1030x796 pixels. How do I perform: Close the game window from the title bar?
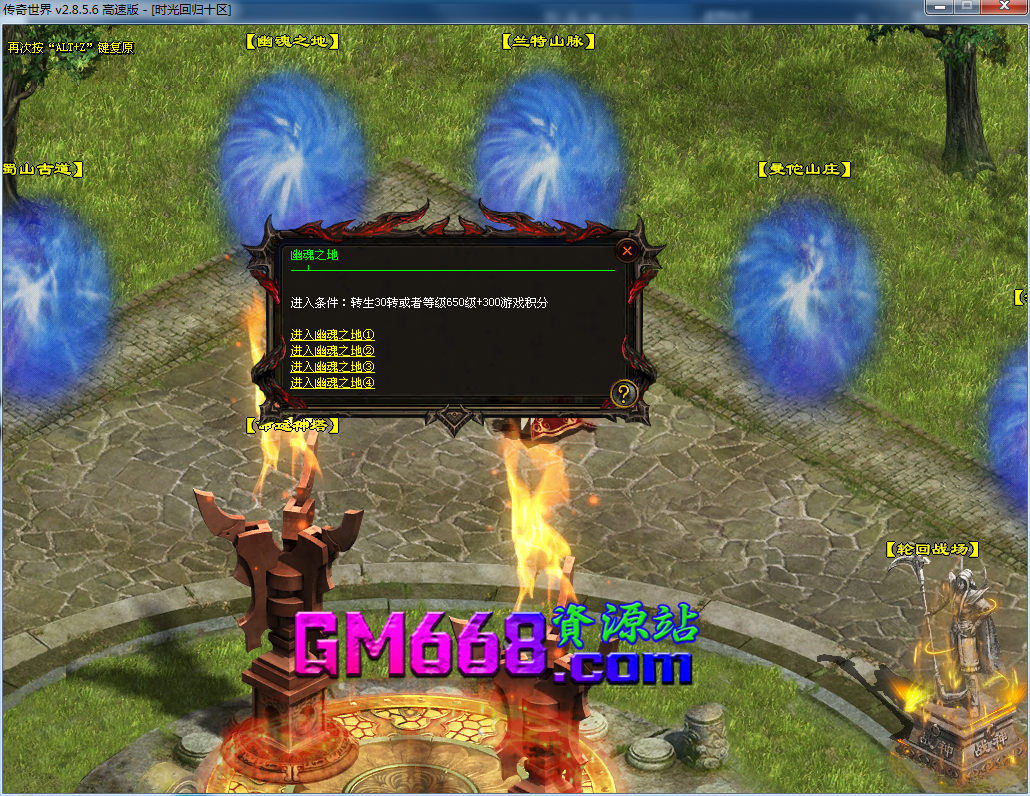click(x=1001, y=7)
